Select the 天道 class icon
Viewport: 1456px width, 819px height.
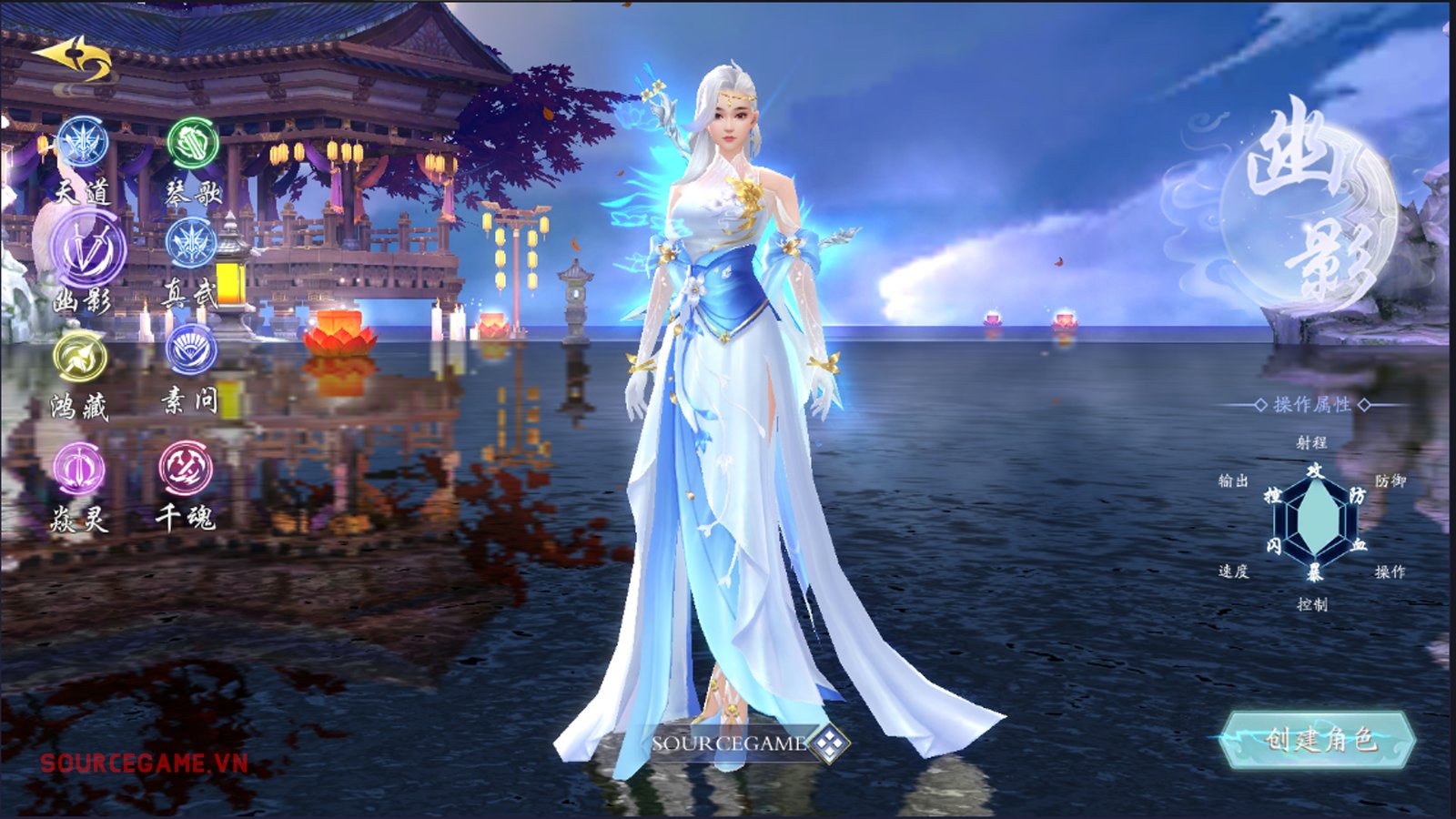pyautogui.click(x=83, y=144)
